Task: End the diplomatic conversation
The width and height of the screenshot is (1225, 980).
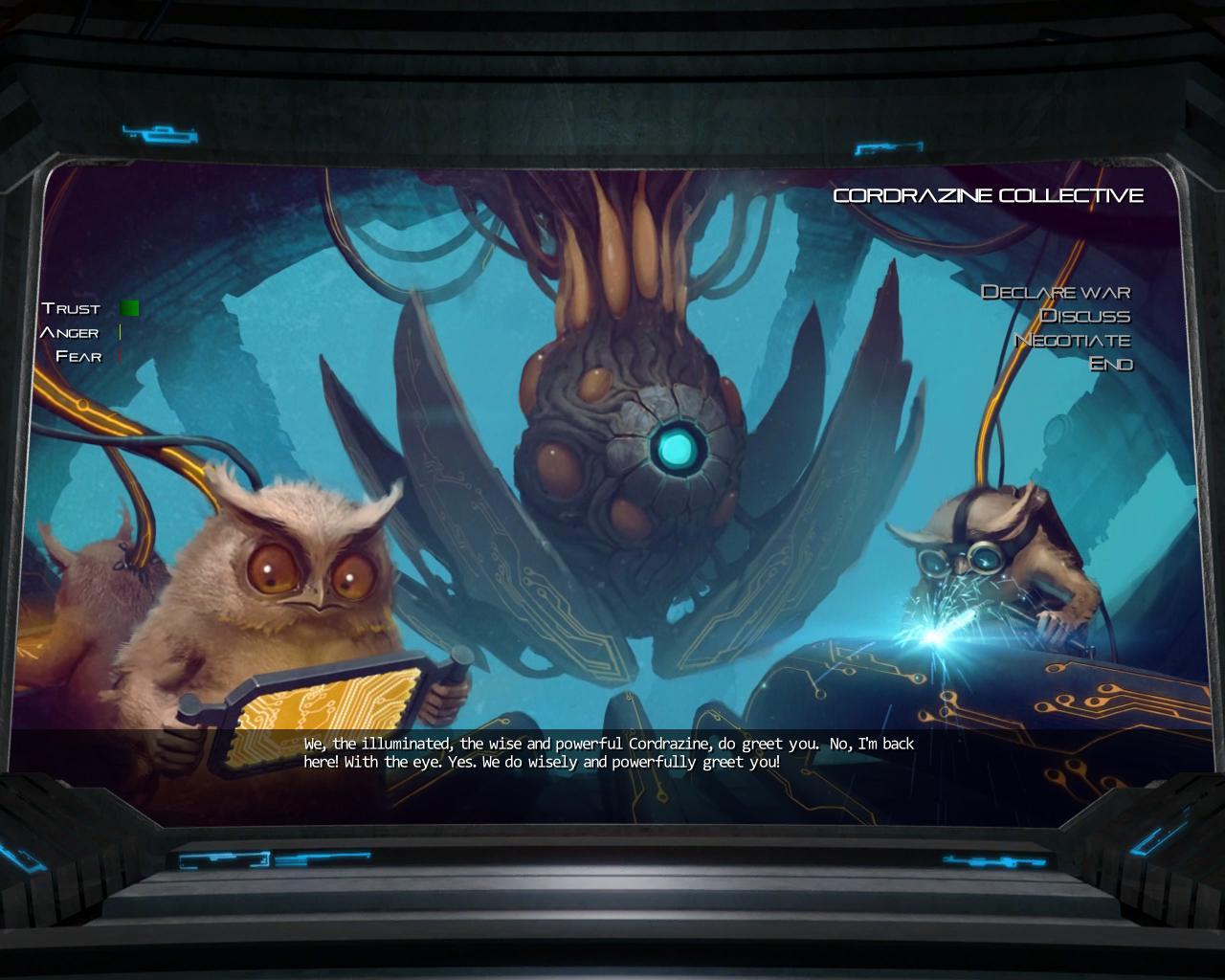Action: [1111, 364]
